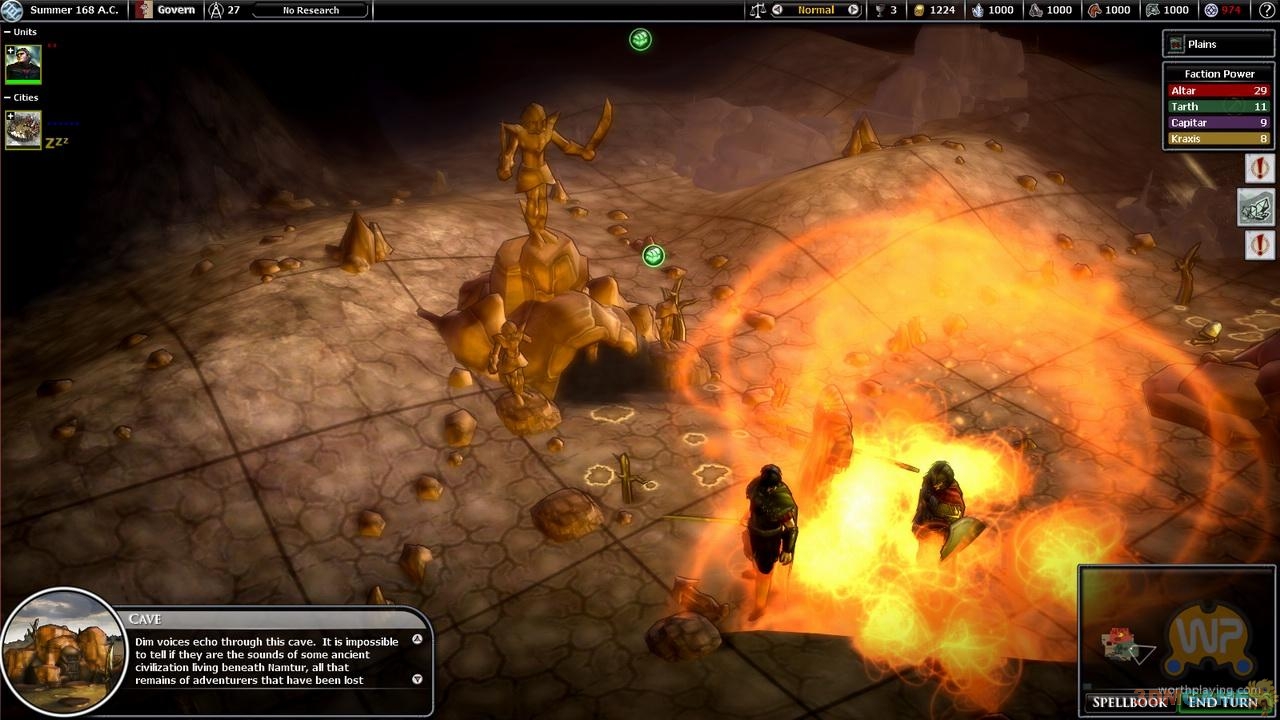Viewport: 1280px width, 720px height.
Task: Open the main menu orb icon
Action: pos(12,10)
